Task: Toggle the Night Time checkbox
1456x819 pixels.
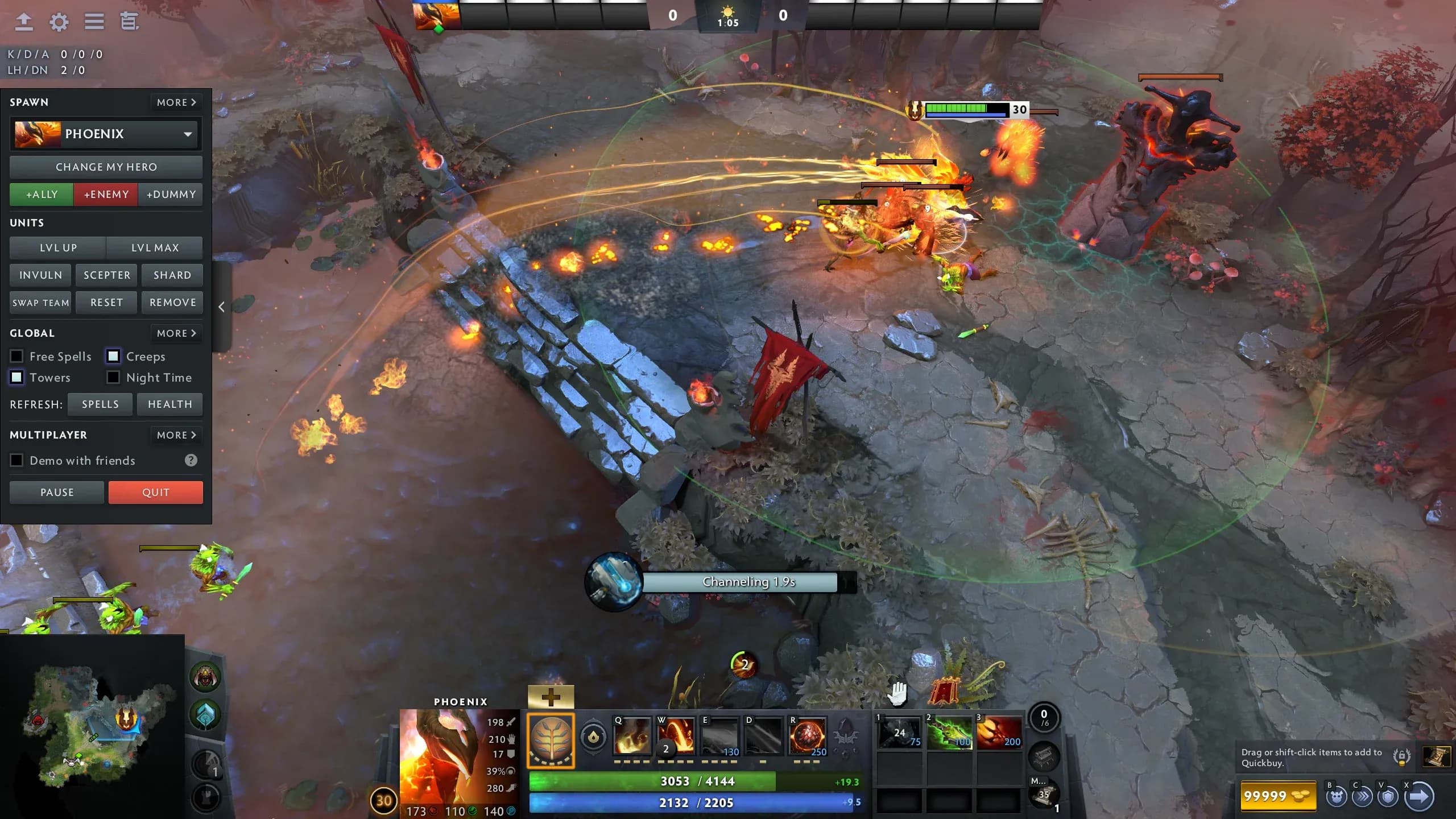Action: coord(112,377)
